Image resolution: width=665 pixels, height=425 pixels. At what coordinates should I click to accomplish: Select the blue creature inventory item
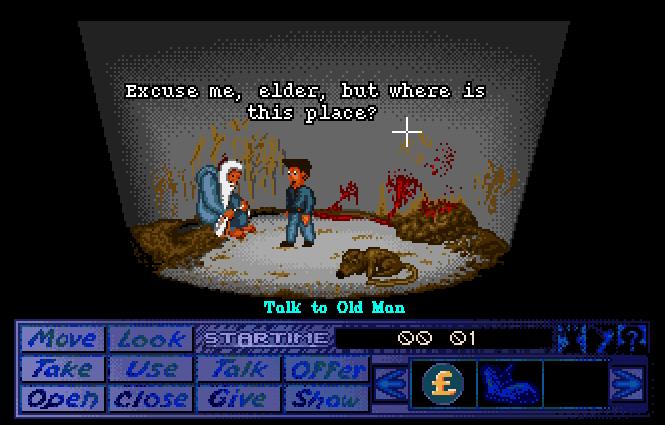click(509, 383)
